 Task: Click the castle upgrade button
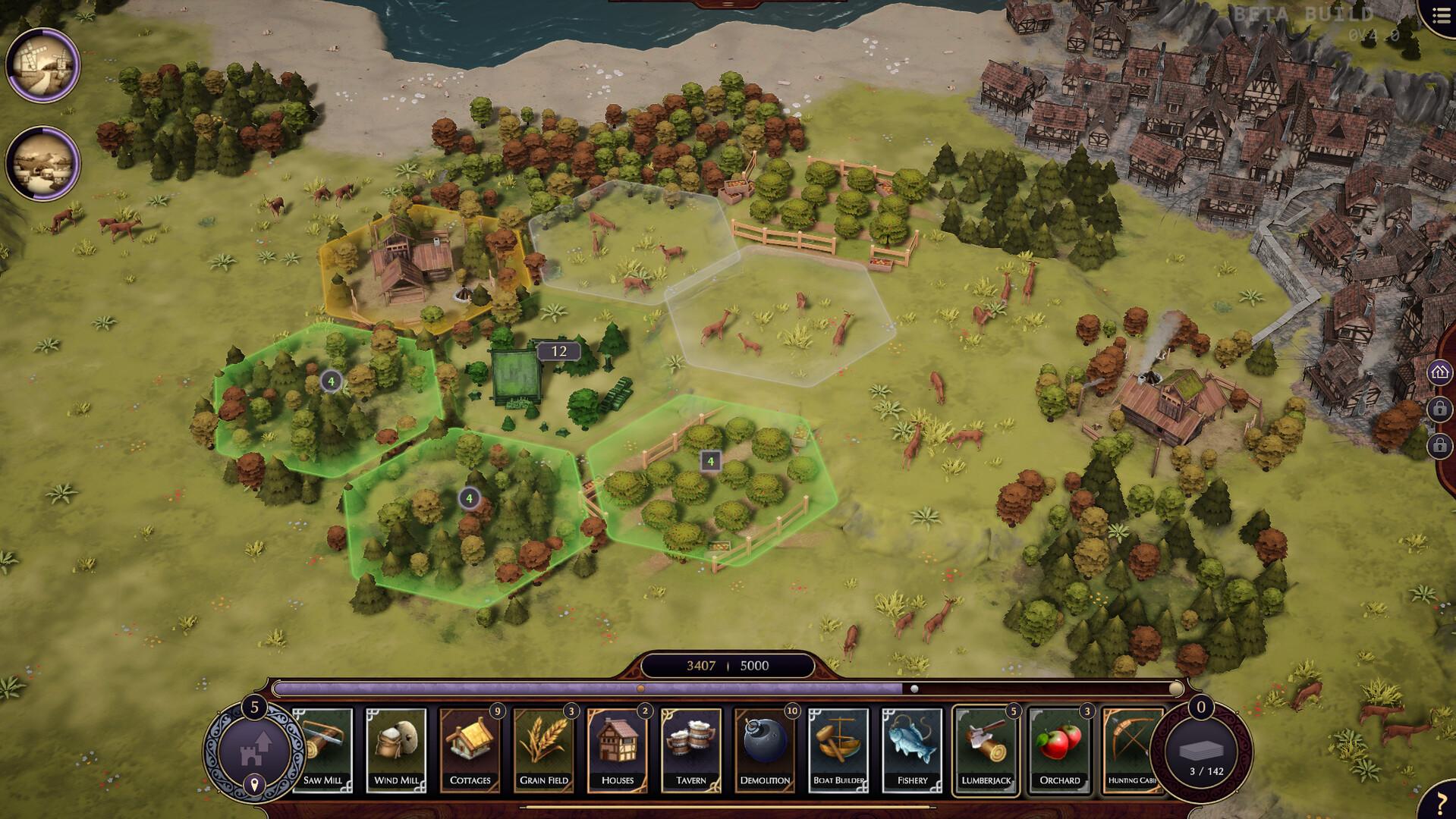click(254, 749)
